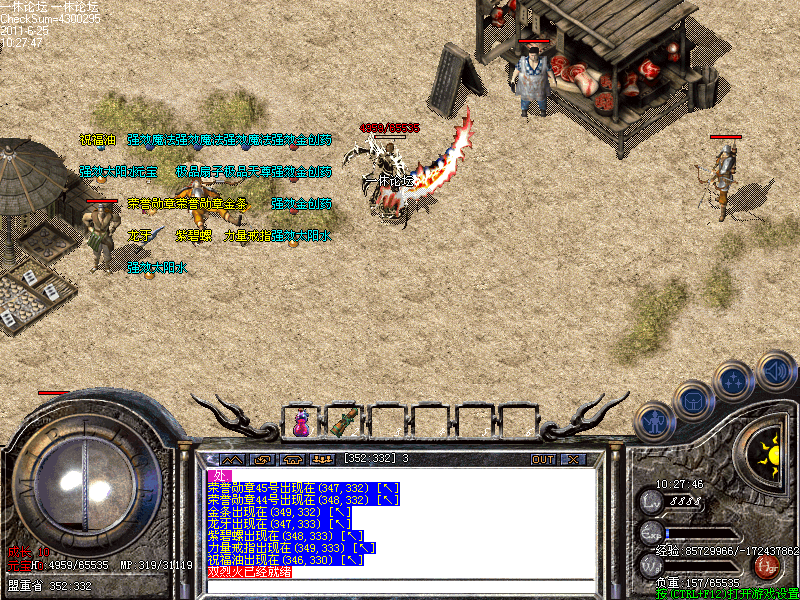This screenshot has height=600, width=800.
Task: Click the telephone-shaped button above chat
Action: point(293,459)
